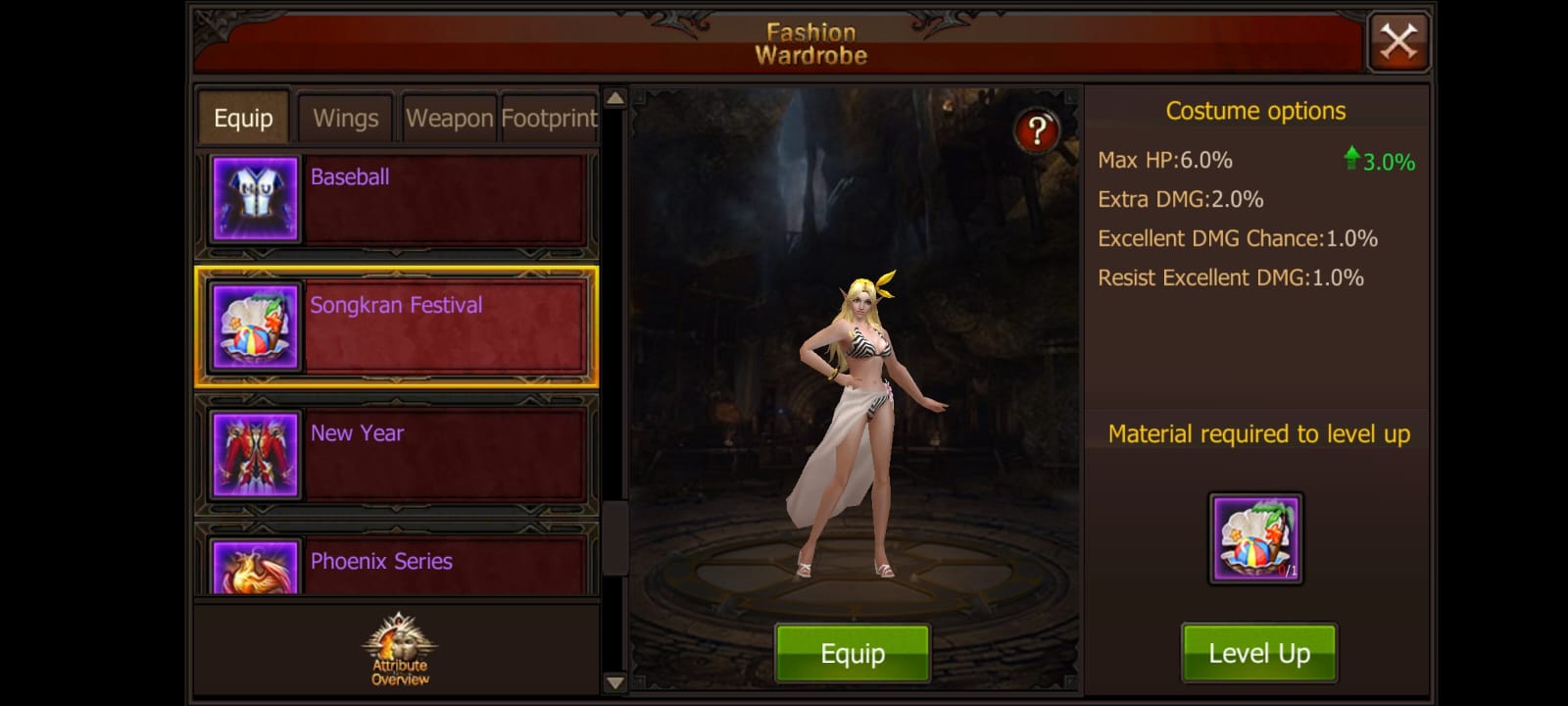Click the green Equip button

[x=852, y=653]
